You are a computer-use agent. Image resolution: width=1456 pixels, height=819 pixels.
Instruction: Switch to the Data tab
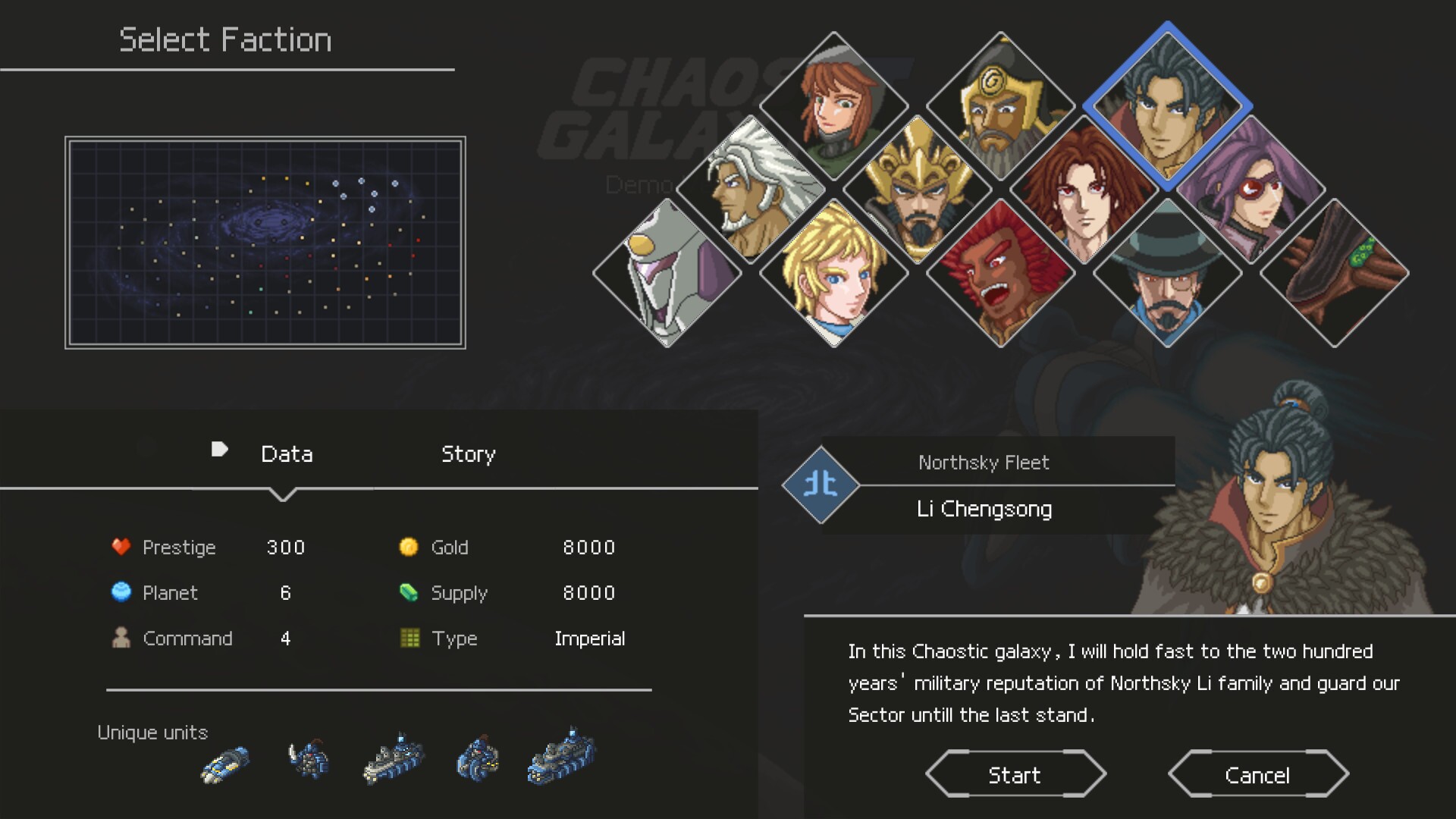[x=287, y=454]
